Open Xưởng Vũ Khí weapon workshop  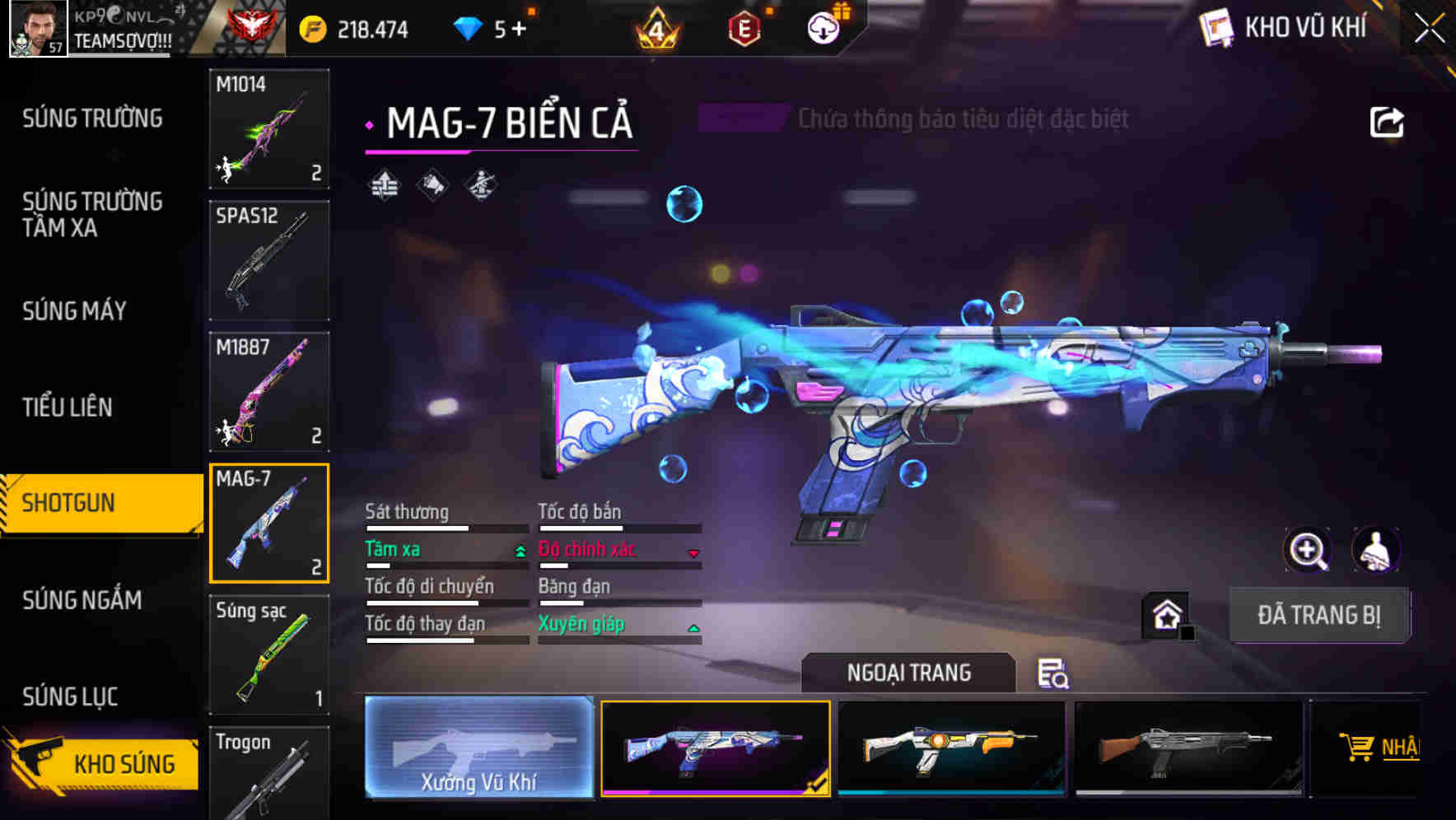[479, 748]
